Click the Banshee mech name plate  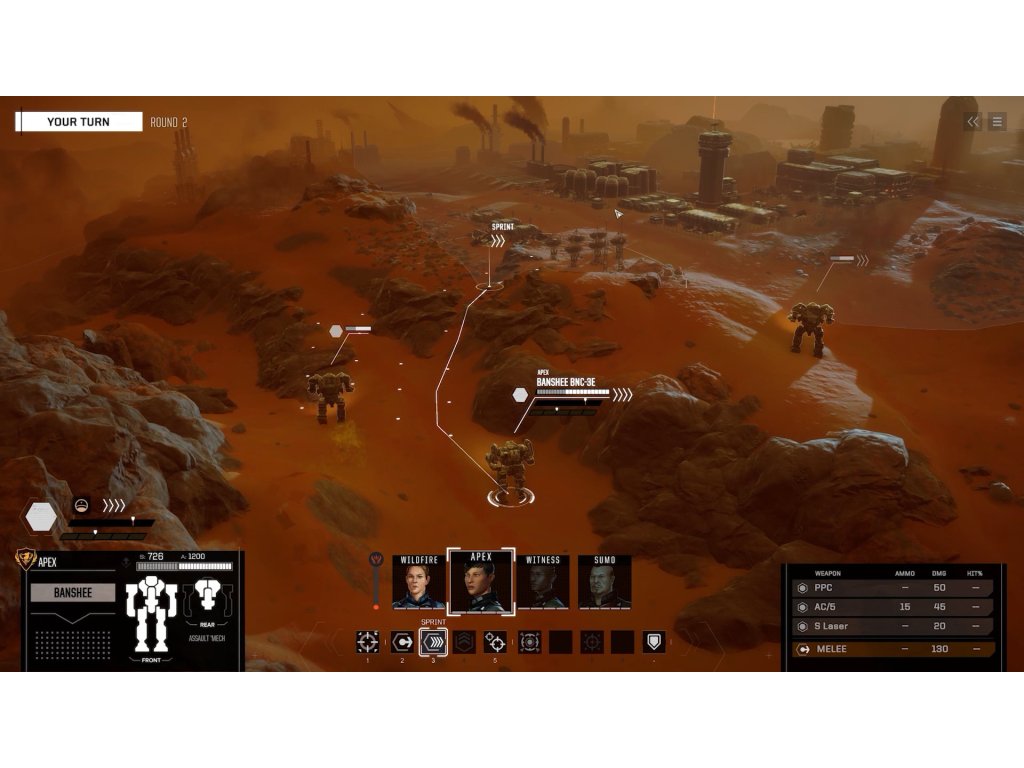(x=73, y=593)
